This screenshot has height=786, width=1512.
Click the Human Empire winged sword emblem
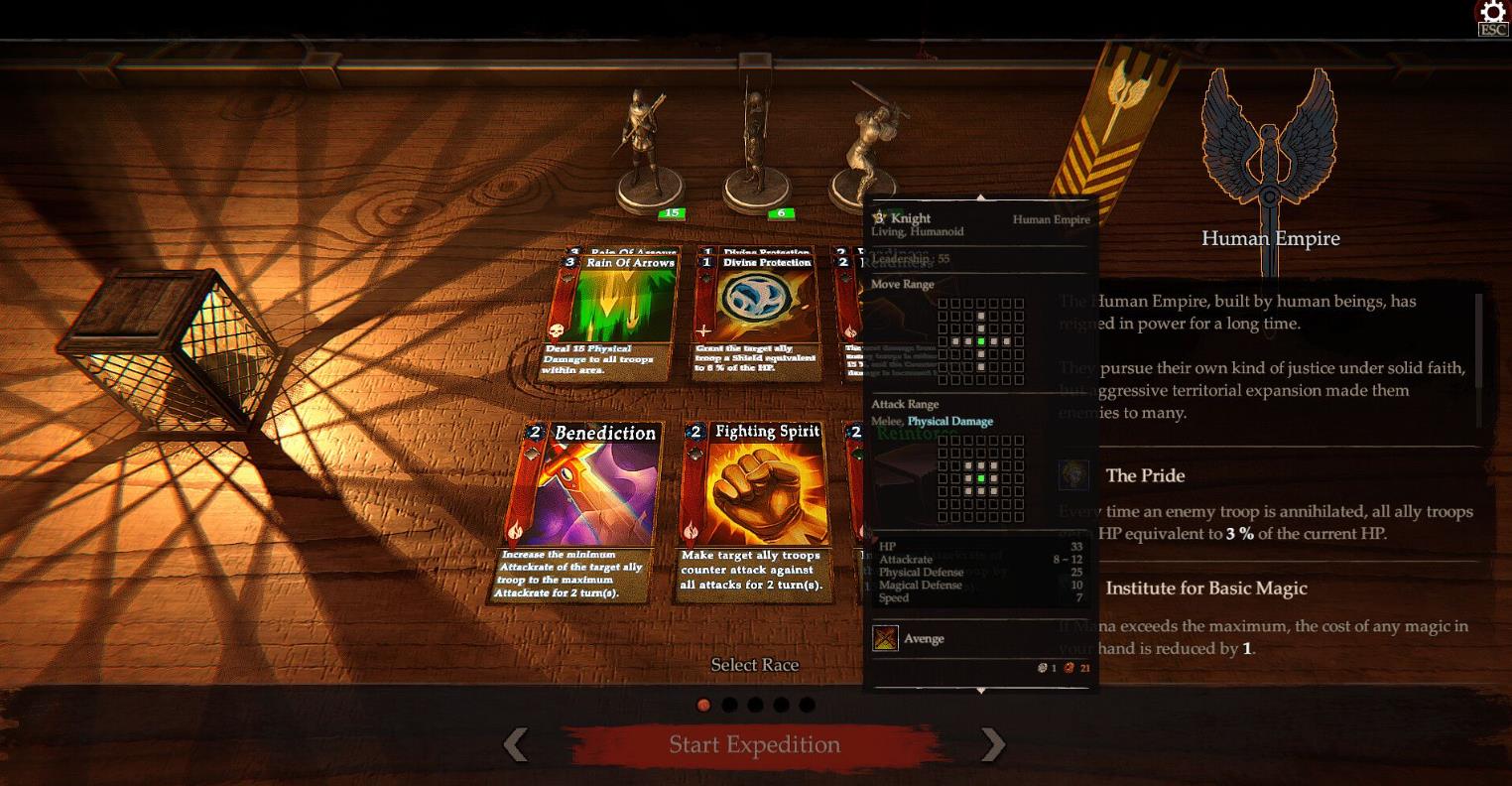pyautogui.click(x=1269, y=149)
